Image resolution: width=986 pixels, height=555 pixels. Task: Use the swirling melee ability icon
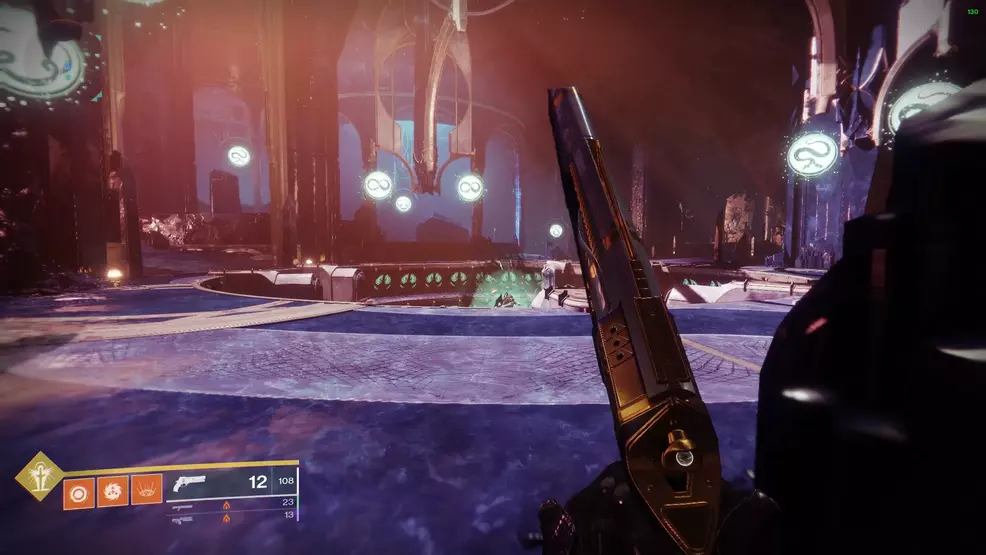point(112,491)
